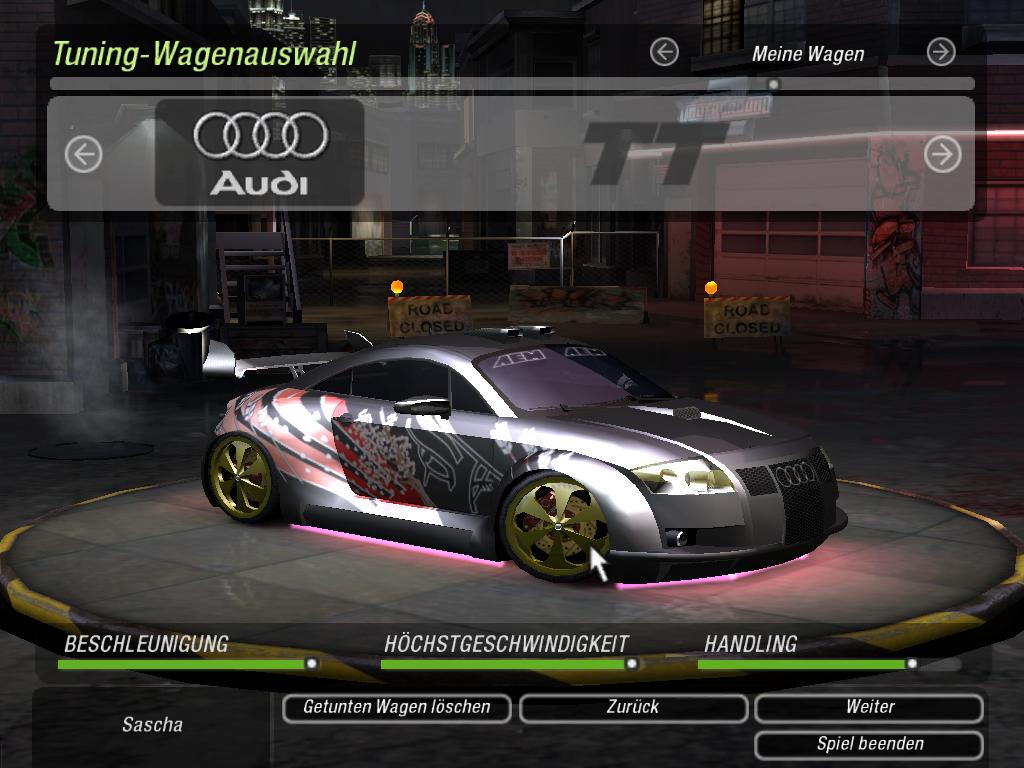This screenshot has height=768, width=1024.
Task: Quit via Spiel beenden
Action: (869, 744)
